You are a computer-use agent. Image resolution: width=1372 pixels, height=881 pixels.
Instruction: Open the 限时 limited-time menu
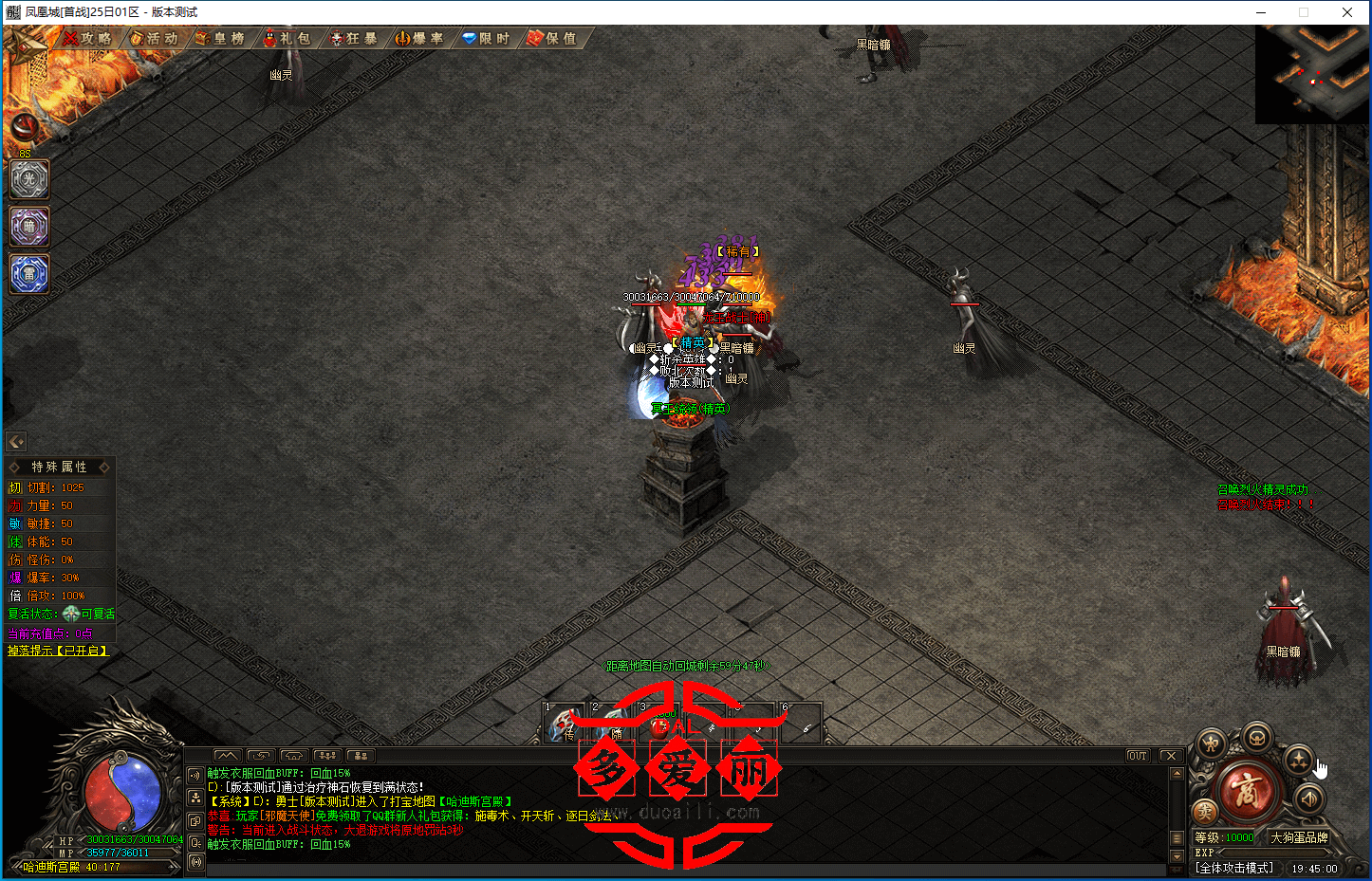click(x=487, y=38)
